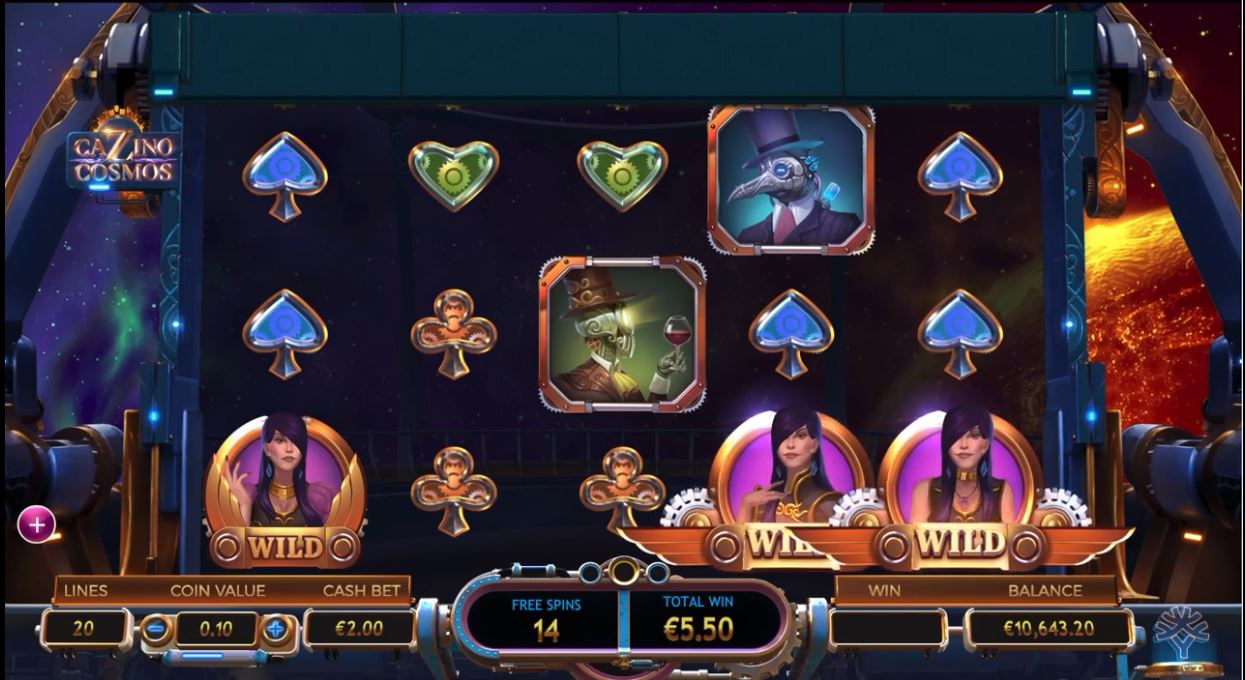Viewport: 1245px width, 680px height.
Task: Open the purple plus menu button
Action: (x=36, y=523)
